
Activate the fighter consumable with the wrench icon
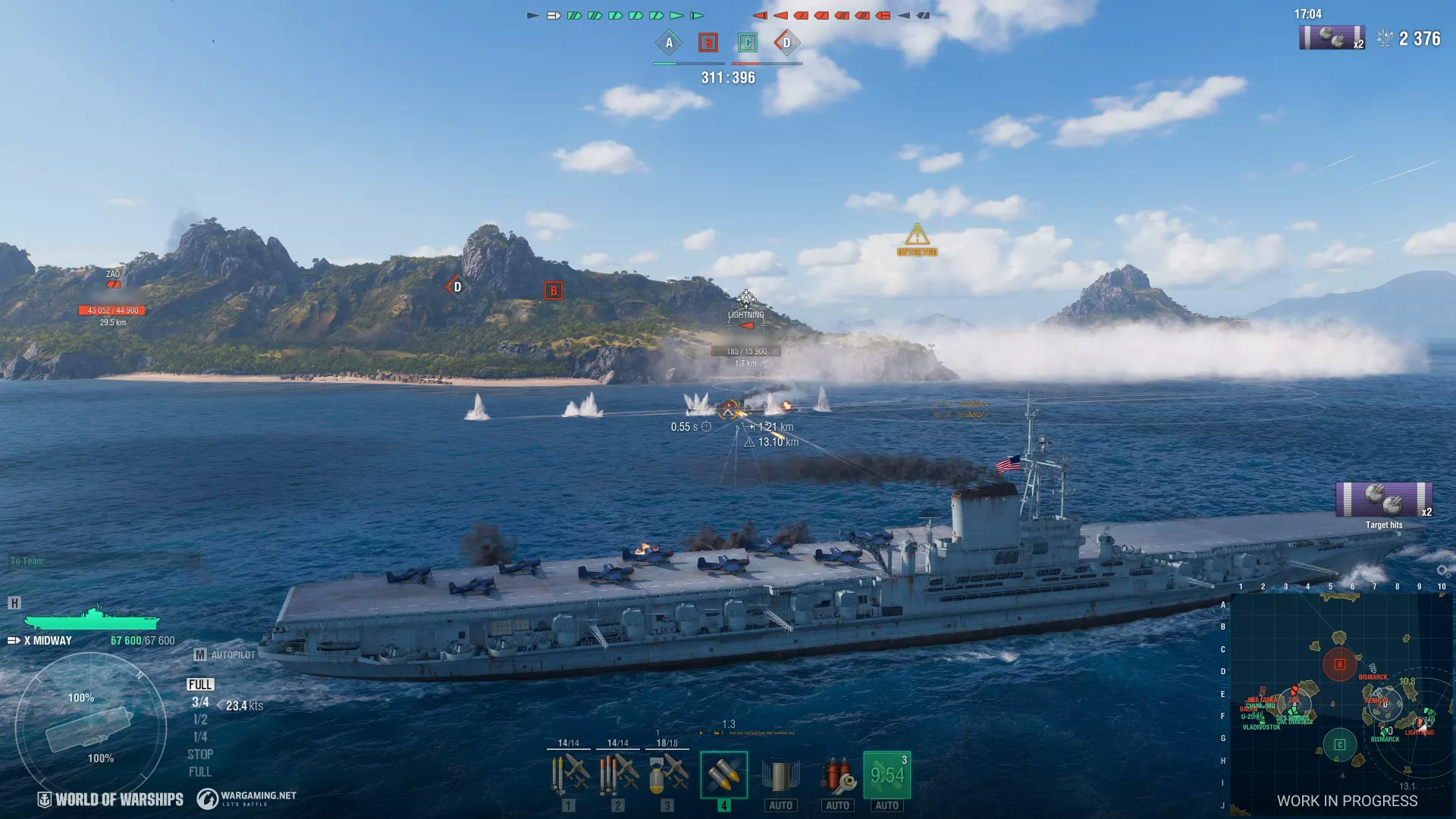click(x=836, y=773)
